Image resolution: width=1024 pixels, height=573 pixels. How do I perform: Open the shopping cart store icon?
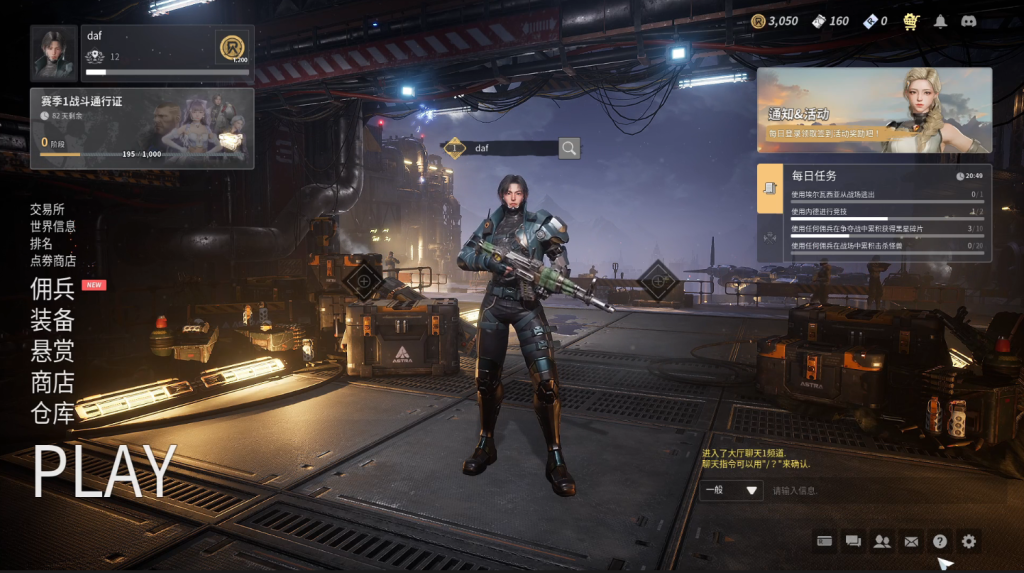click(911, 21)
